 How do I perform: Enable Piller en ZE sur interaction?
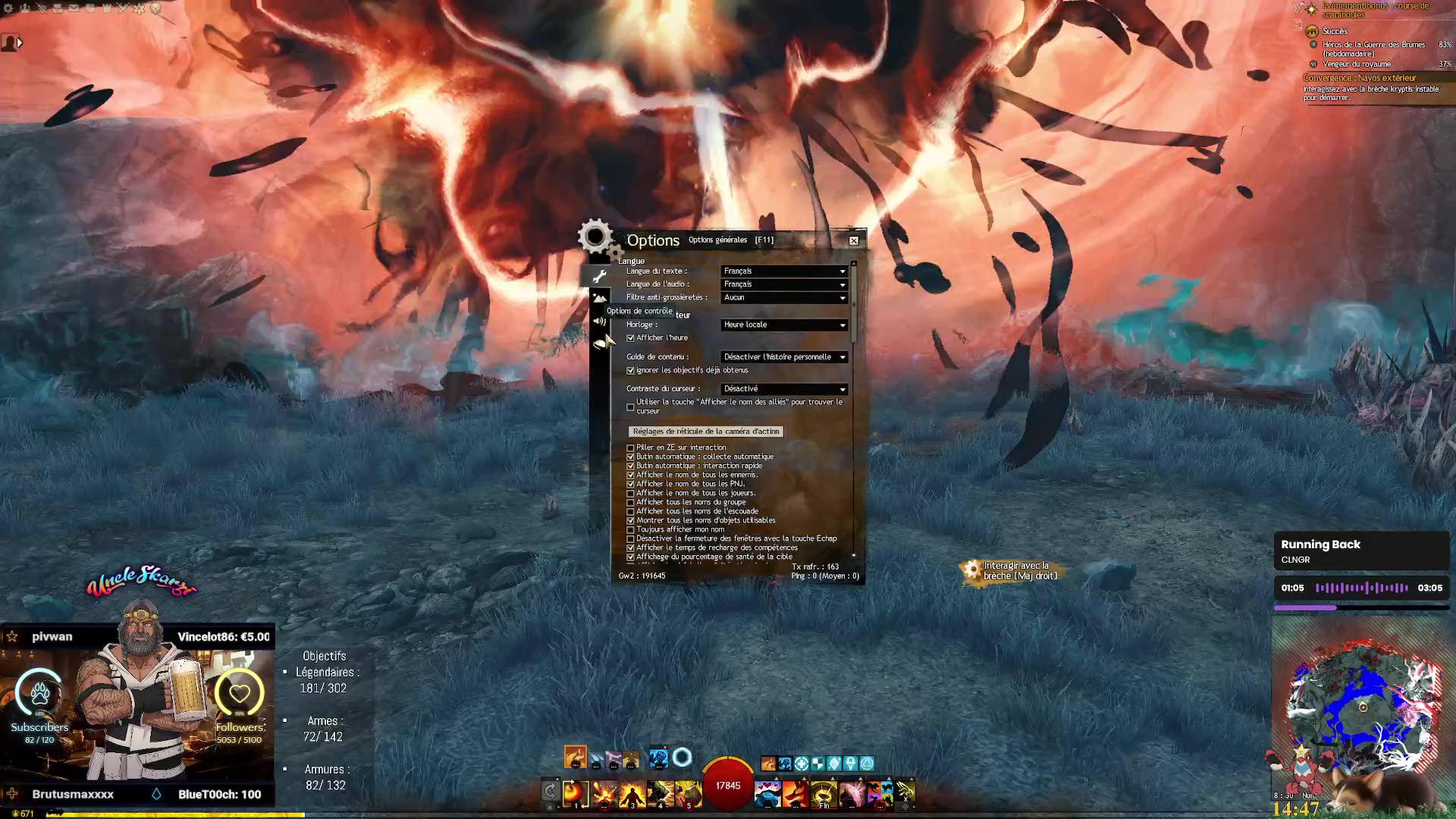[x=631, y=448]
